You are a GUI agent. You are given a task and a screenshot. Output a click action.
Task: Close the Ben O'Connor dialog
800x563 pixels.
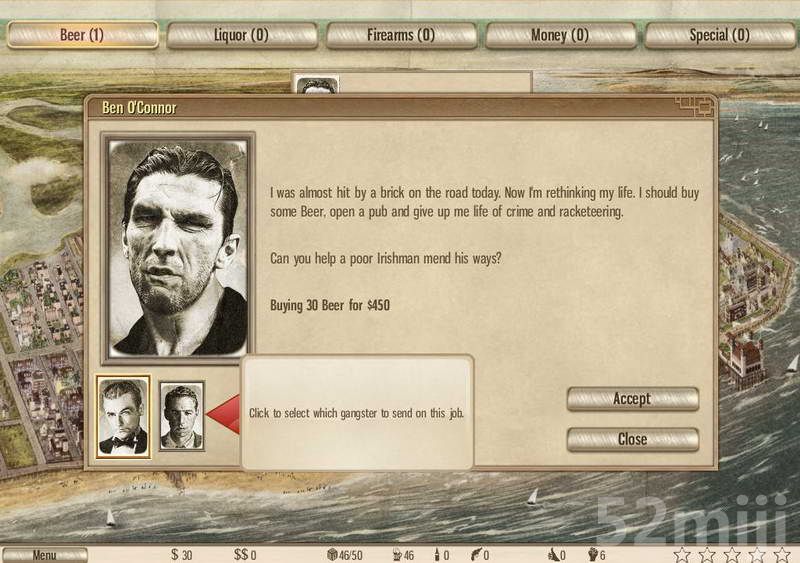(x=632, y=439)
